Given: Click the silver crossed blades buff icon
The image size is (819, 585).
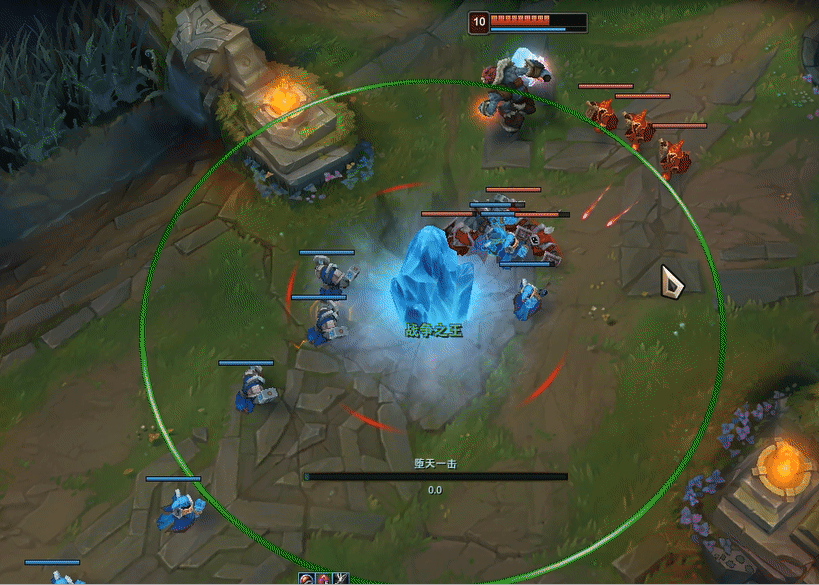Looking at the screenshot, I should pyautogui.click(x=342, y=579).
